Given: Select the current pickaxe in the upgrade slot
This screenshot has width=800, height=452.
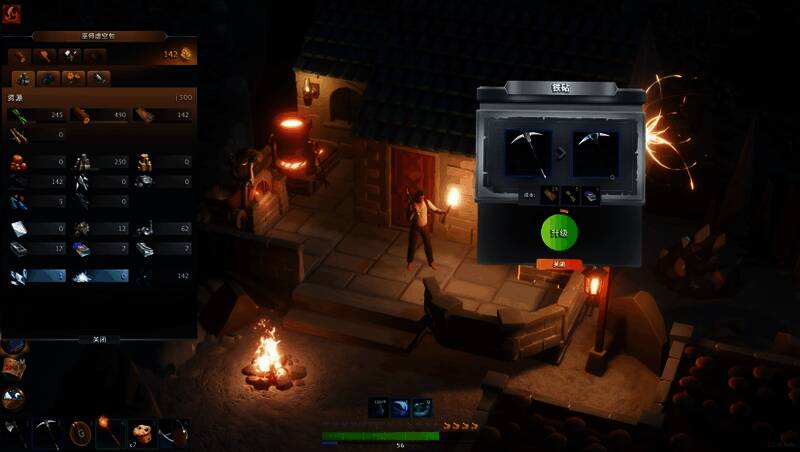Looking at the screenshot, I should point(528,154).
